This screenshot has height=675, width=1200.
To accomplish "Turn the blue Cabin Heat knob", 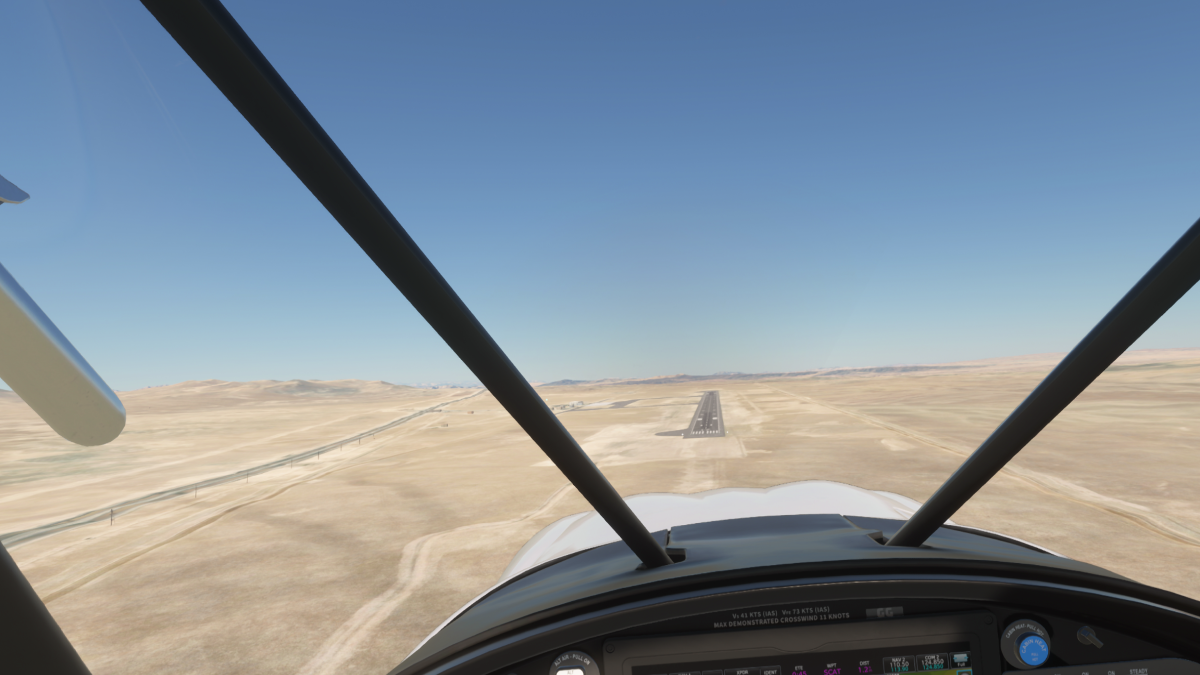I will pyautogui.click(x=1032, y=649).
